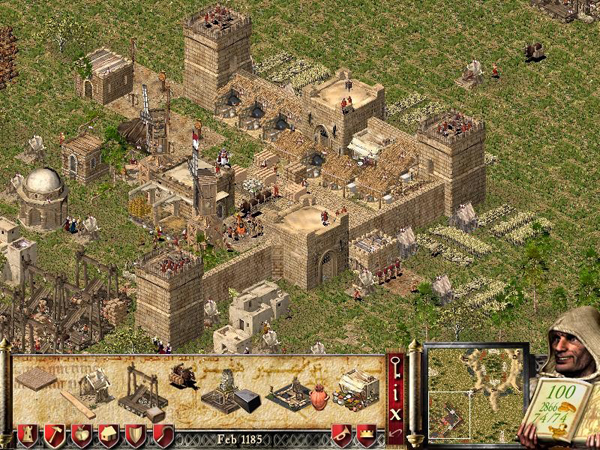The image size is (600, 450).
Task: Select the marketplace building
Action: point(356,388)
